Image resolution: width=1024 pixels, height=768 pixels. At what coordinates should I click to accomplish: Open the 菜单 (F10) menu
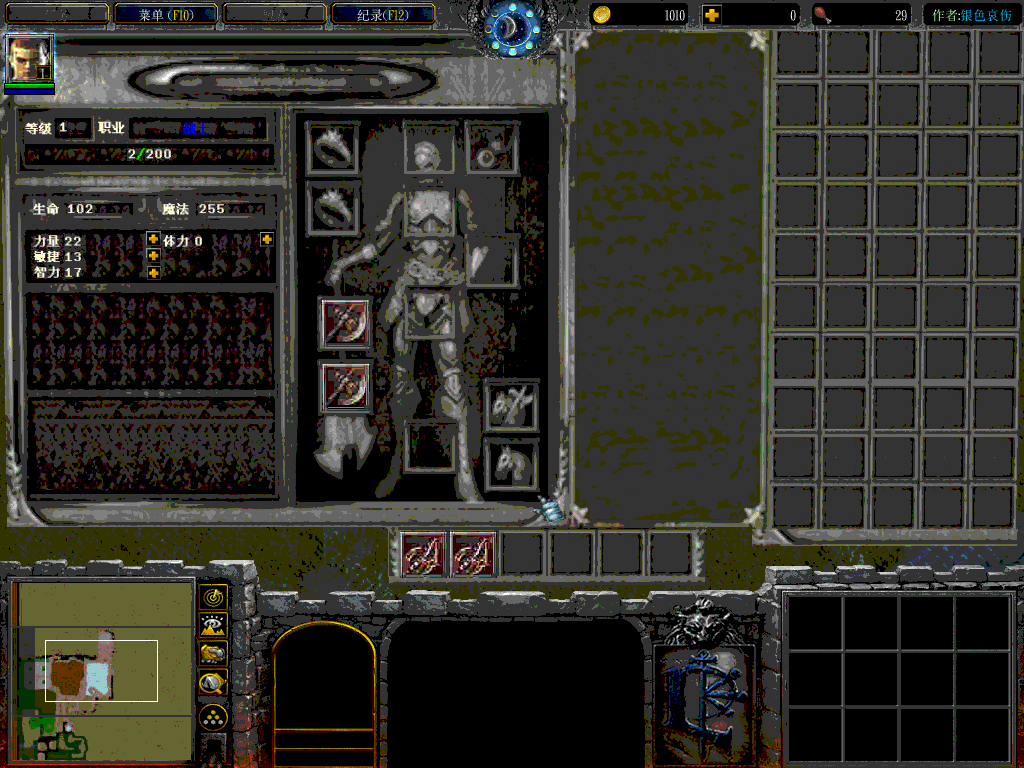(x=166, y=14)
